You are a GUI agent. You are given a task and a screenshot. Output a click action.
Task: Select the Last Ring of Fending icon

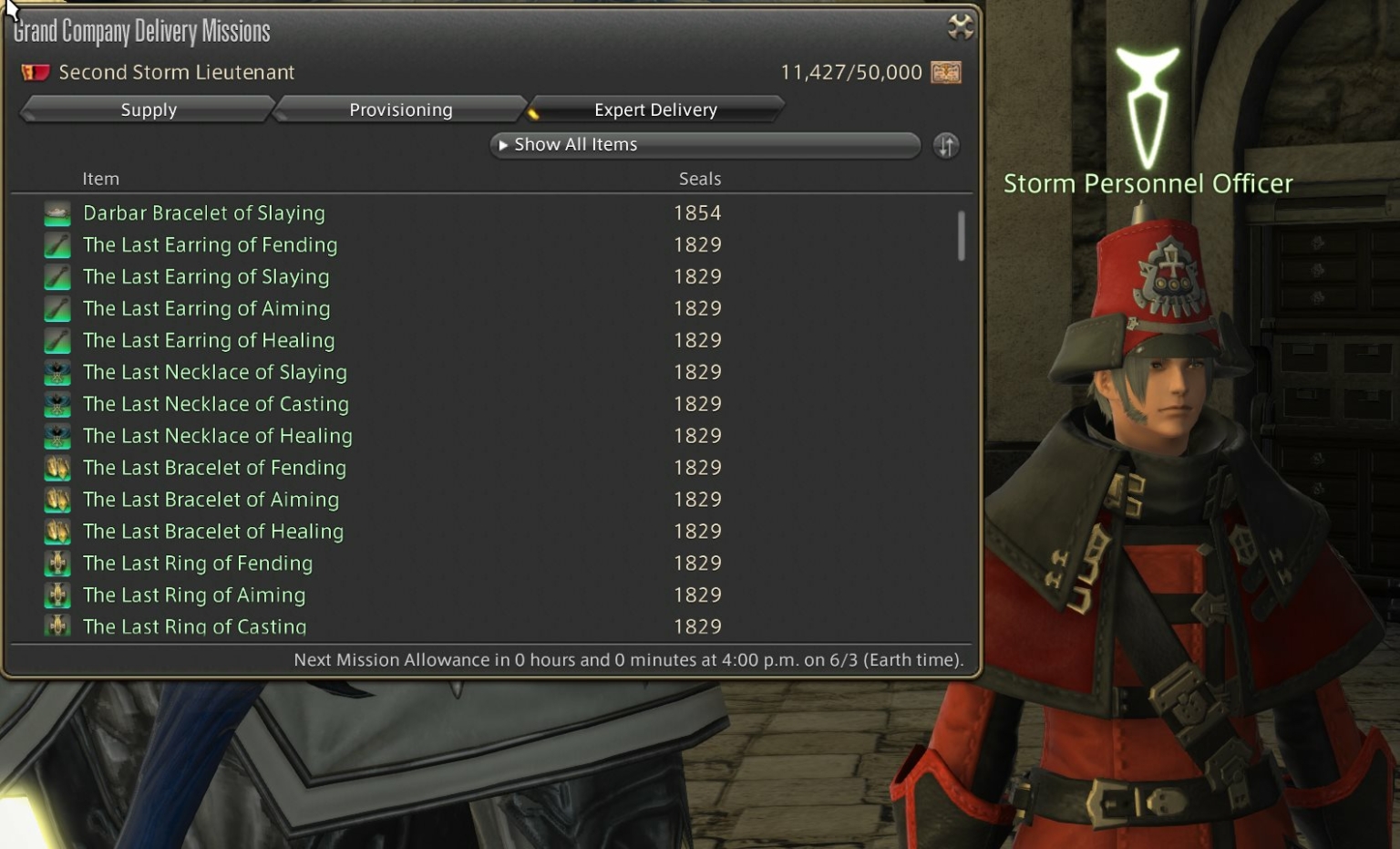click(57, 563)
